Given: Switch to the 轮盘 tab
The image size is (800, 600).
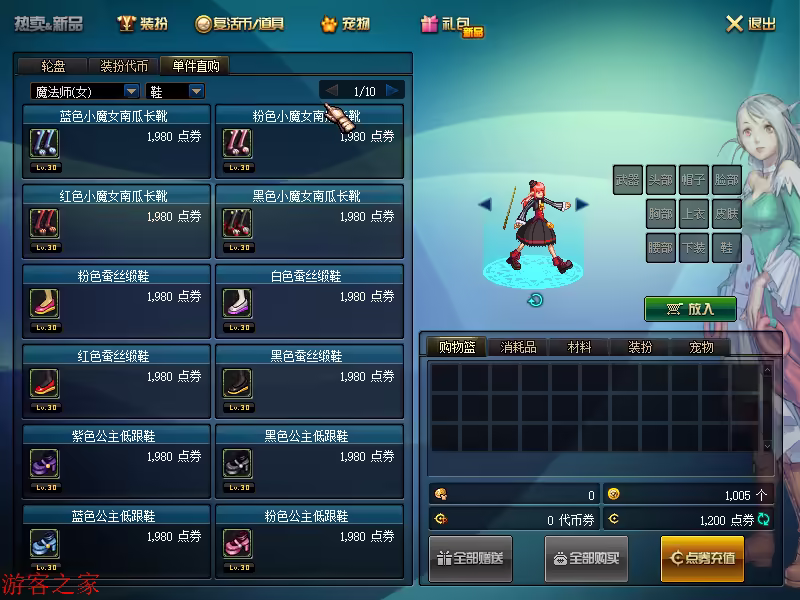Looking at the screenshot, I should click(53, 66).
